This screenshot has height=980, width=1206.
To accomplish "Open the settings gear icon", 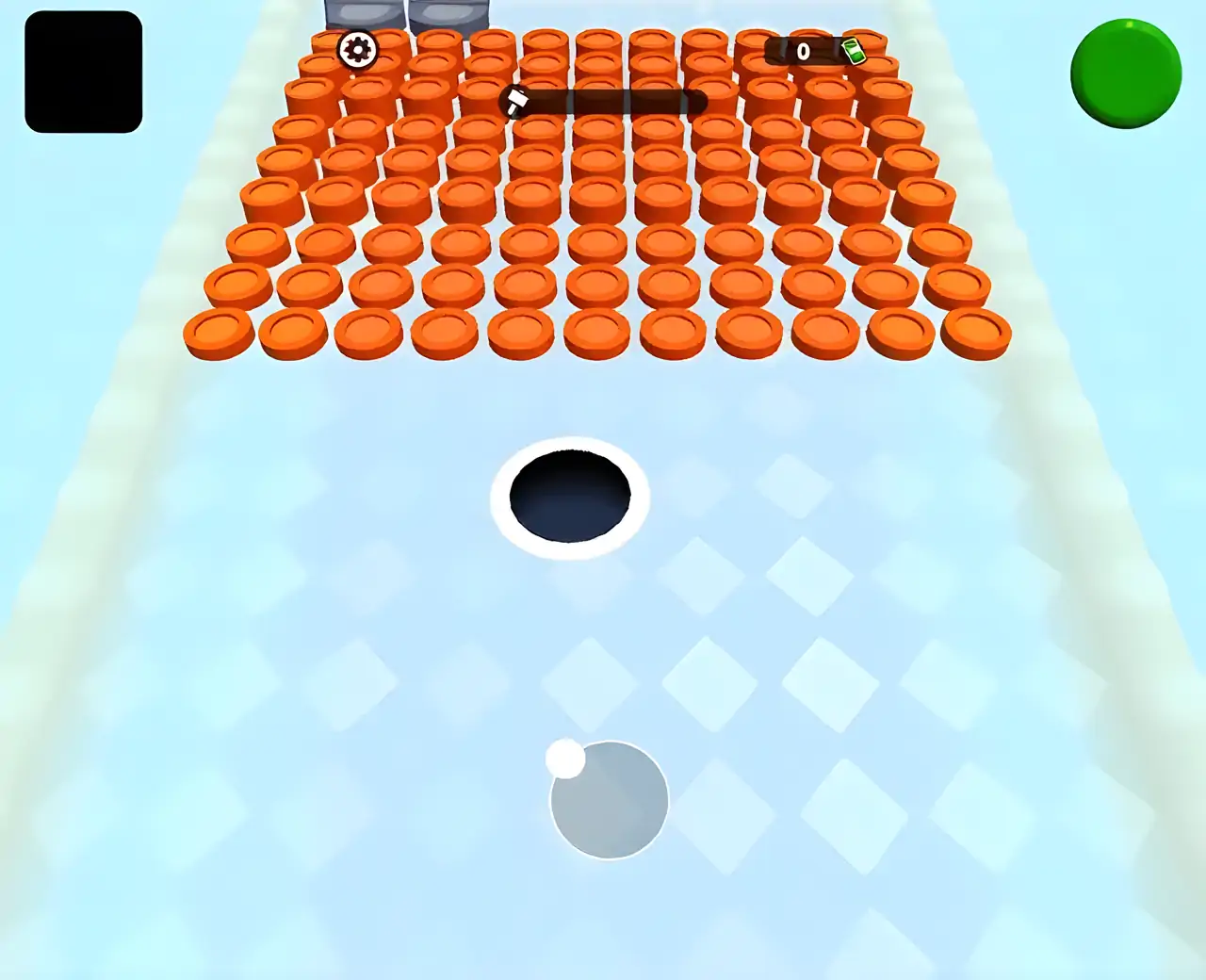I will point(357,48).
